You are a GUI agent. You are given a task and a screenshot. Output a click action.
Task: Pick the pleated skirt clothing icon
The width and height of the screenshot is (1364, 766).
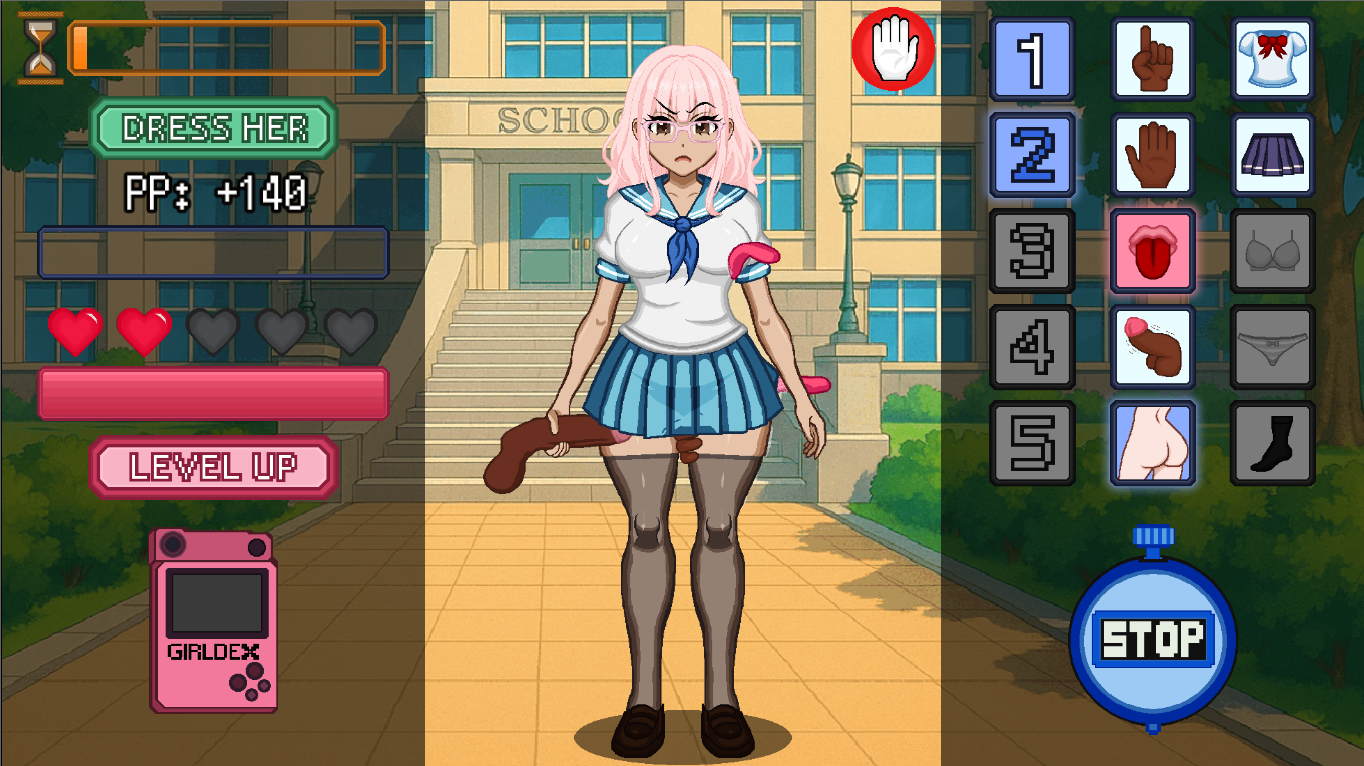[1272, 155]
